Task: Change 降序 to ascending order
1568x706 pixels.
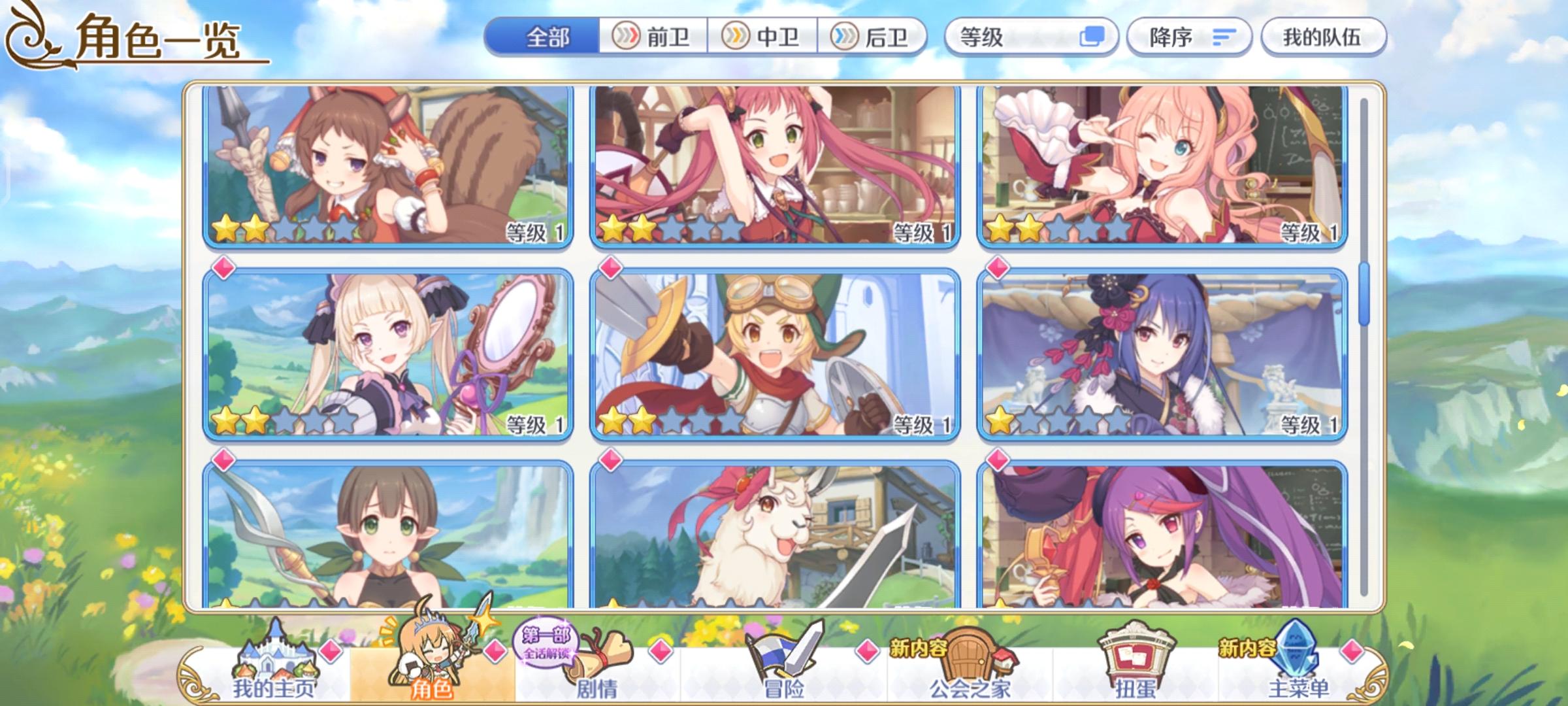Action: point(1189,37)
